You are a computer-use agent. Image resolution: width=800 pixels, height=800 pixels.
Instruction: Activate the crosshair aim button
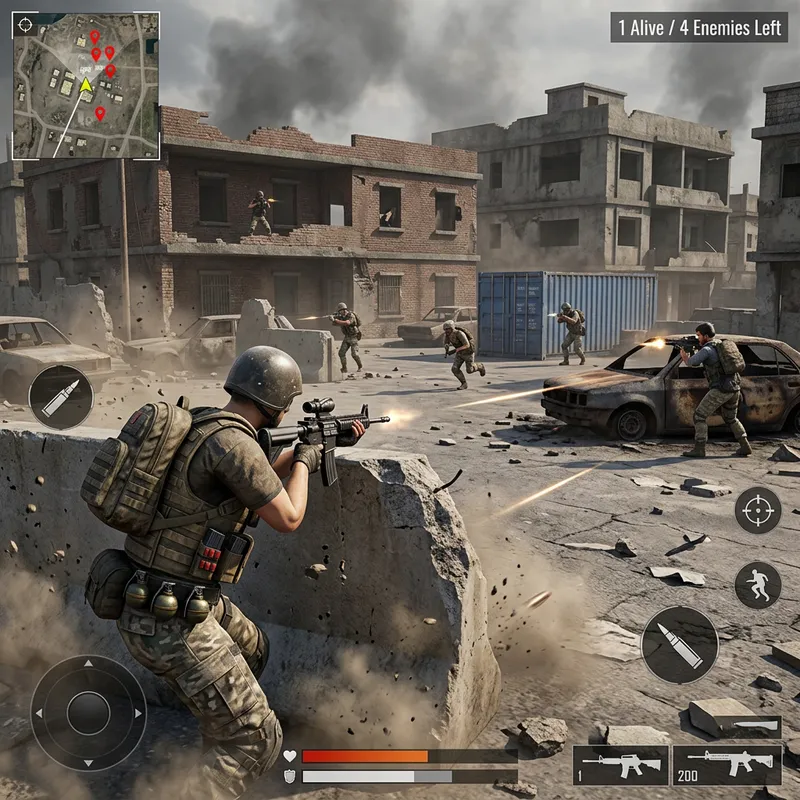pos(758,510)
